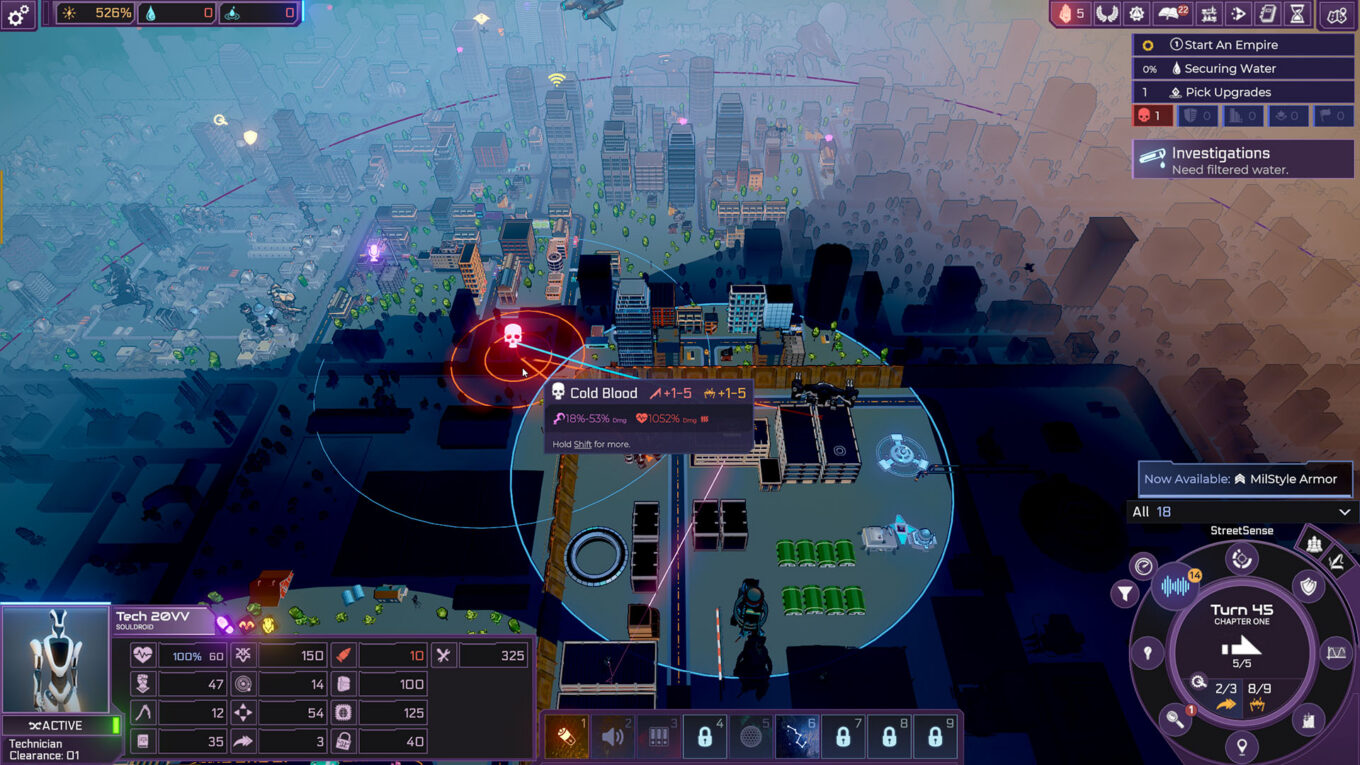Toggle the speaker in hotbar slot 2
Image resolution: width=1360 pixels, height=765 pixels.
pos(612,736)
